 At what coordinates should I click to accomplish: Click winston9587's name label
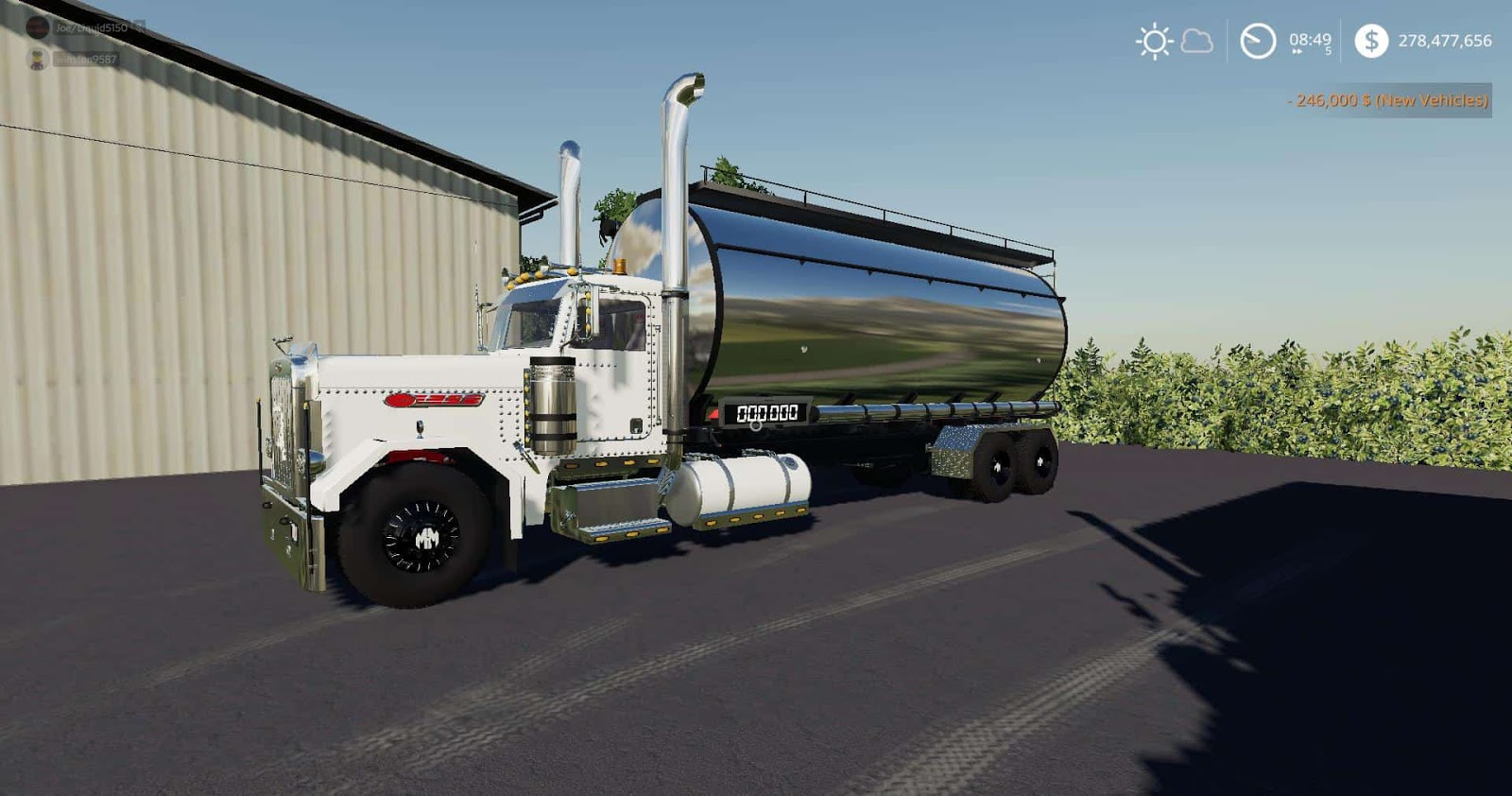click(85, 59)
